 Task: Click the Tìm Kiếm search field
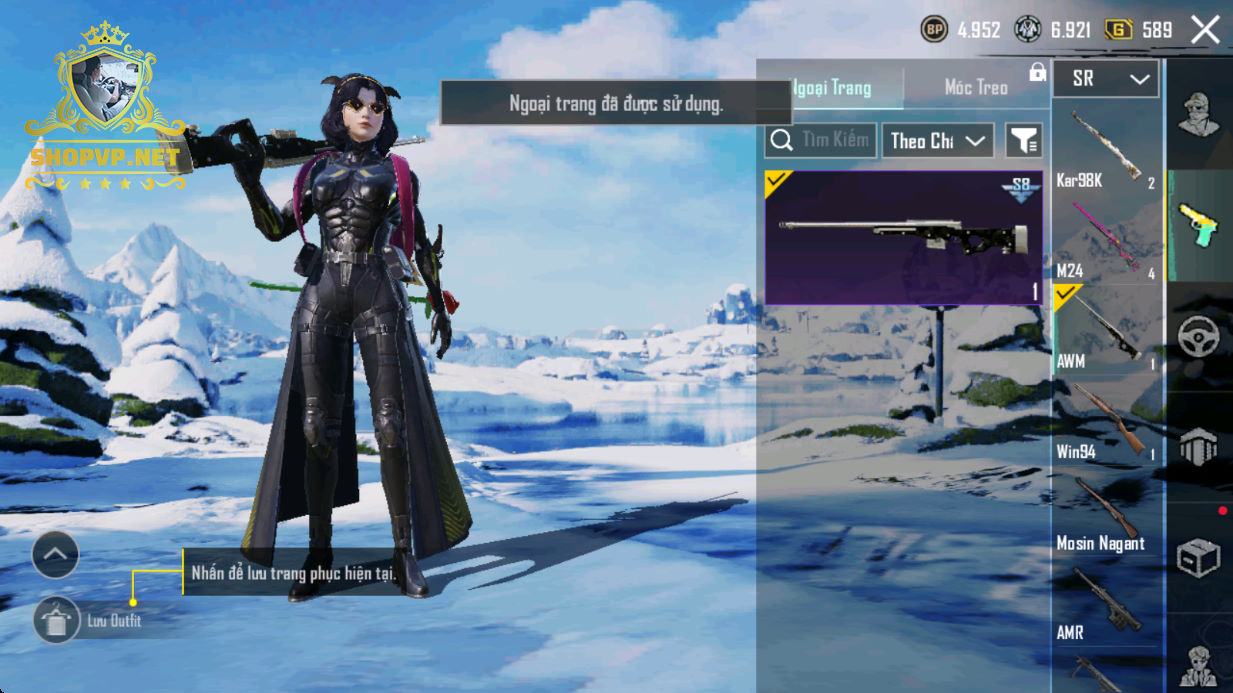pos(821,141)
